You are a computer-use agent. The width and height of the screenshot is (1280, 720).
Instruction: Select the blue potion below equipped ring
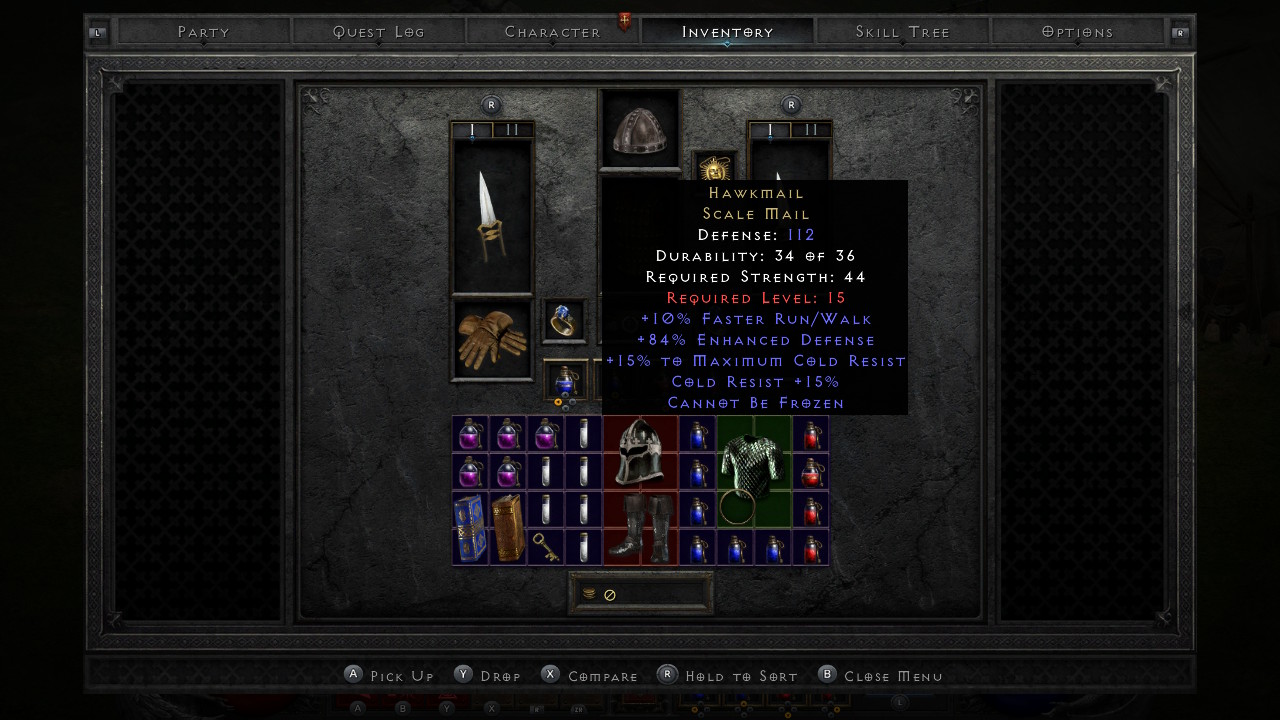pos(565,382)
